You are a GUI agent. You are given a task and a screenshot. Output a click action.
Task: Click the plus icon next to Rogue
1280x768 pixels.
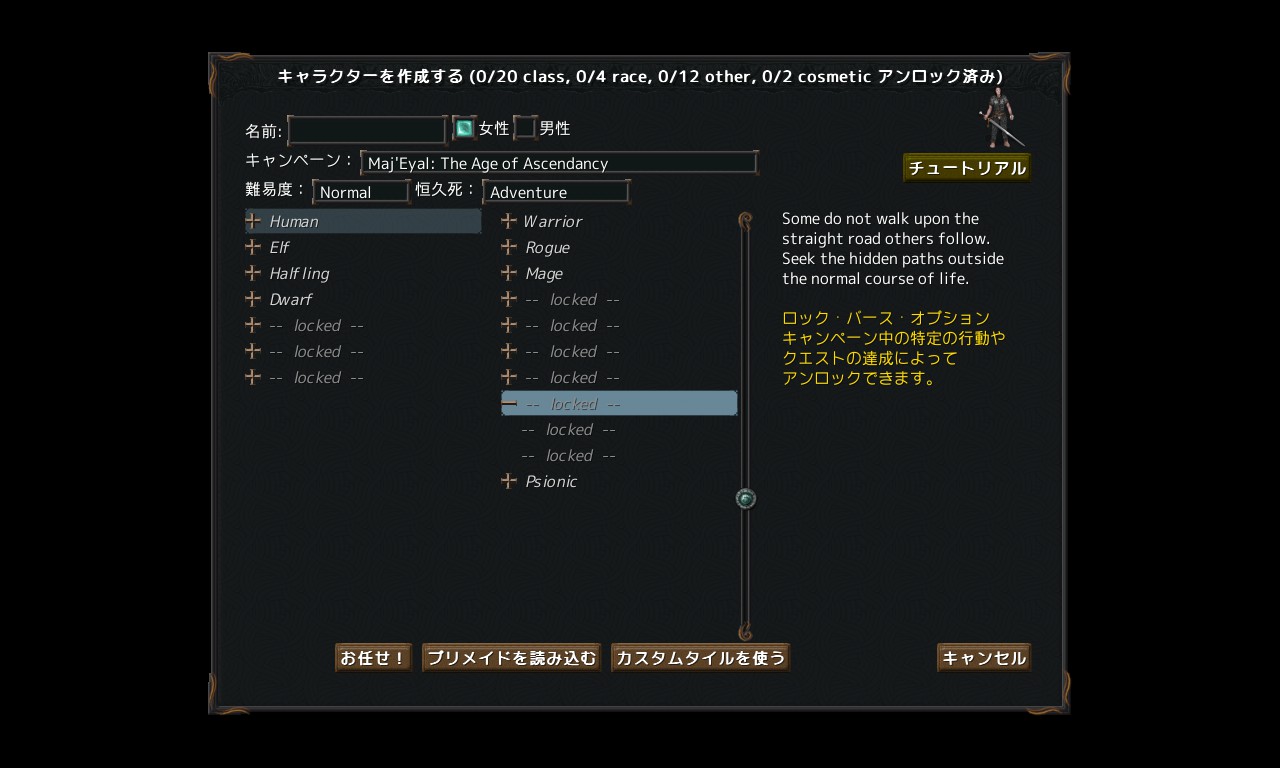508,247
